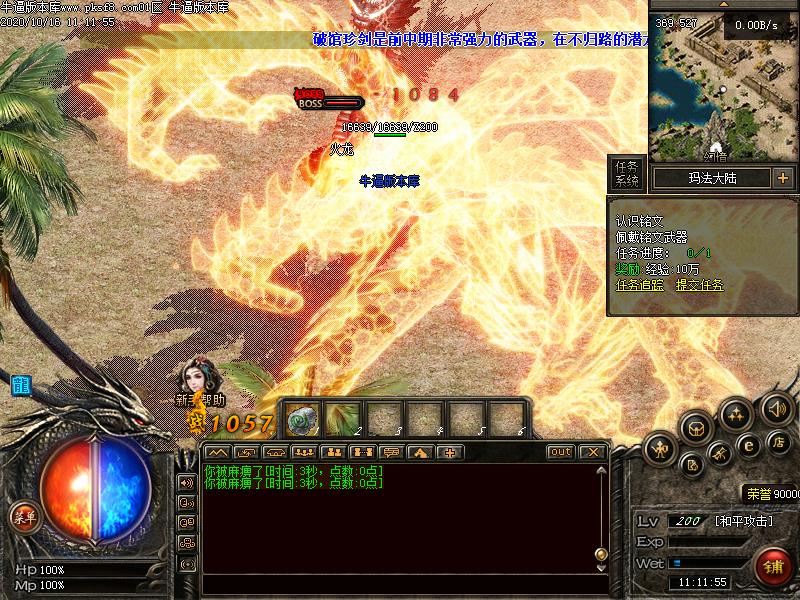Click the 'out' button on the chat panel
Screen dimensions: 800x600
[x=561, y=452]
